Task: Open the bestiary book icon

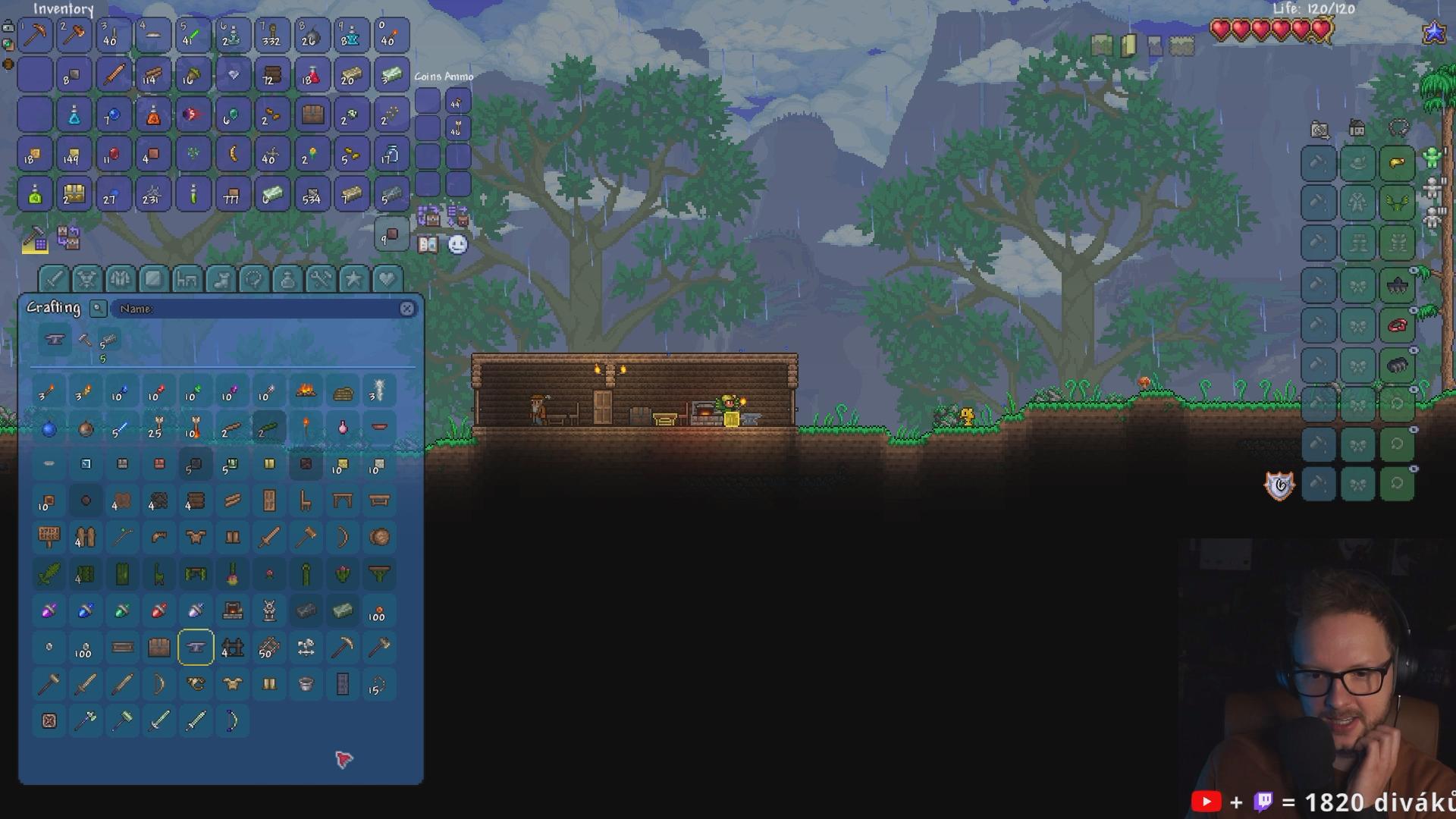Action: coord(428,244)
